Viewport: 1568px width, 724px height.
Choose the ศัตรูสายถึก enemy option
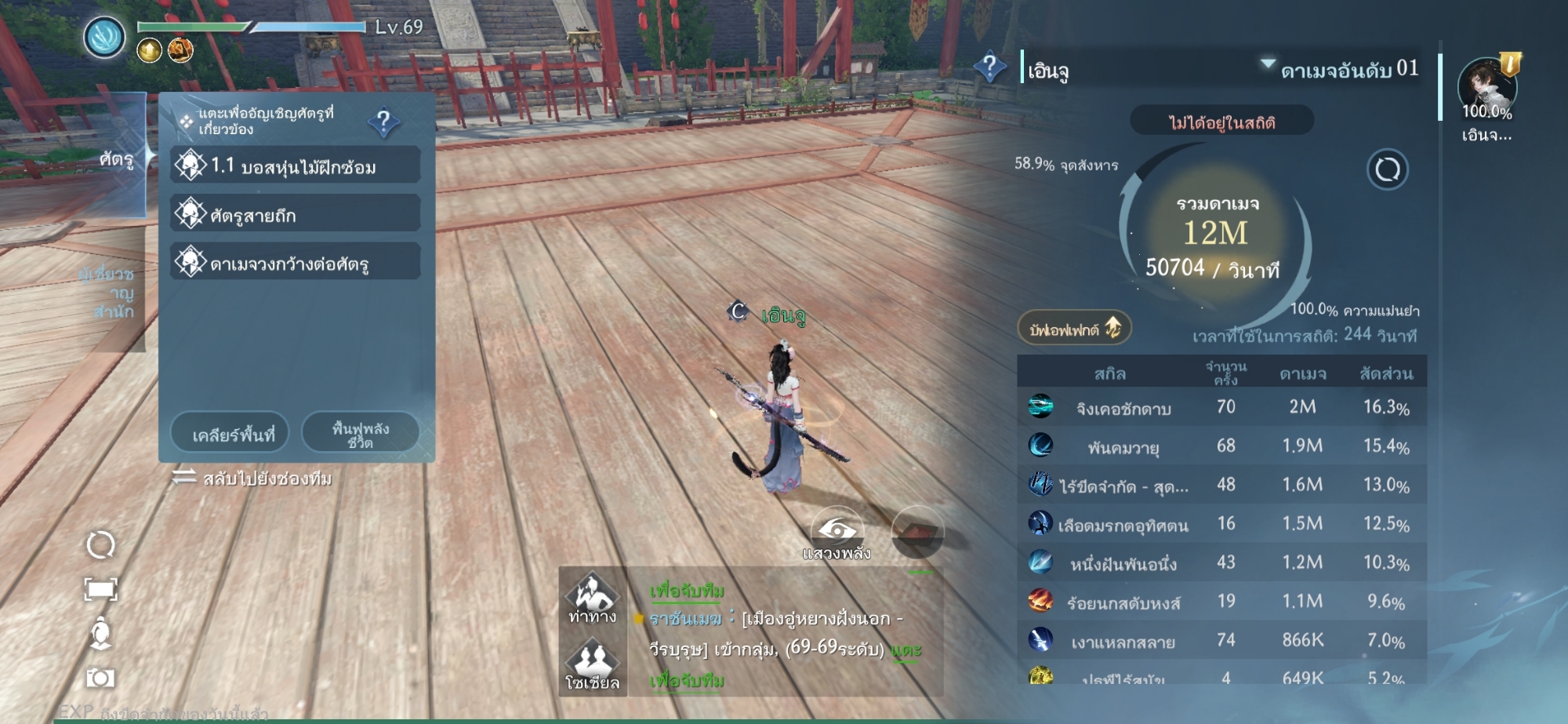point(296,214)
